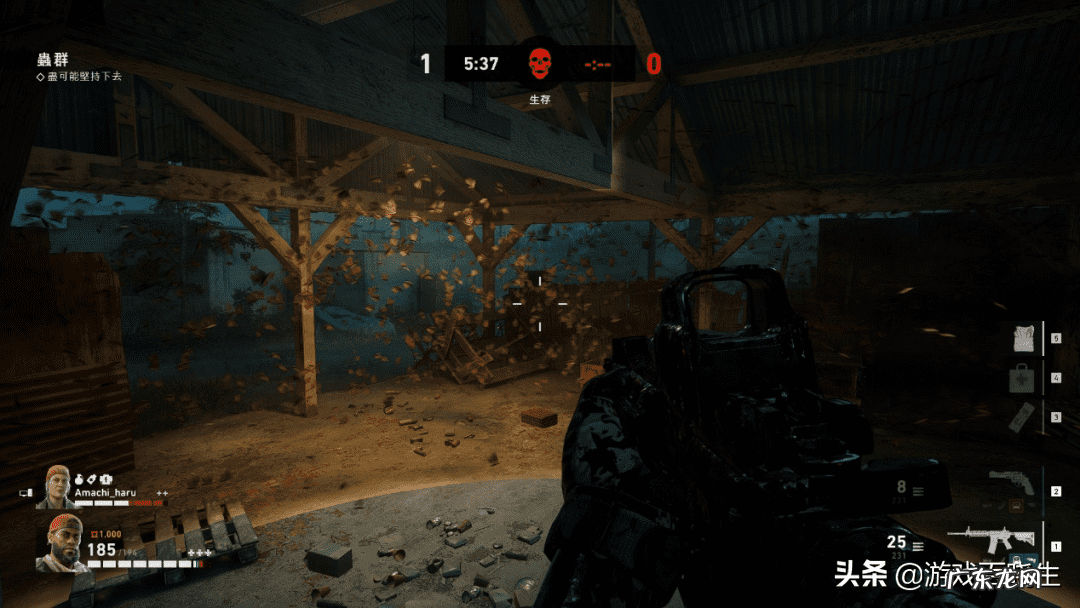Open the swarm objective tracker

pyautogui.click(x=51, y=60)
